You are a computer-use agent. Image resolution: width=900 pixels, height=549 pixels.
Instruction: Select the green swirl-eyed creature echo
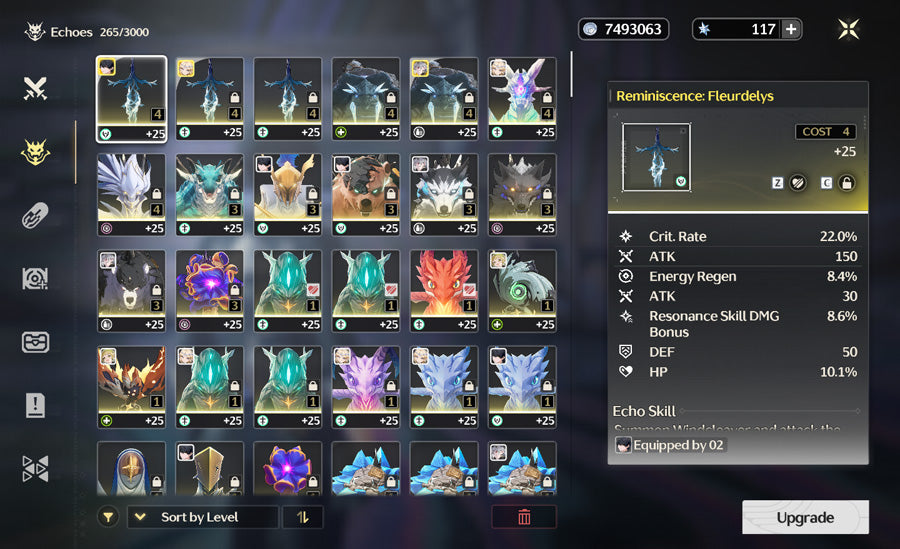tap(521, 290)
